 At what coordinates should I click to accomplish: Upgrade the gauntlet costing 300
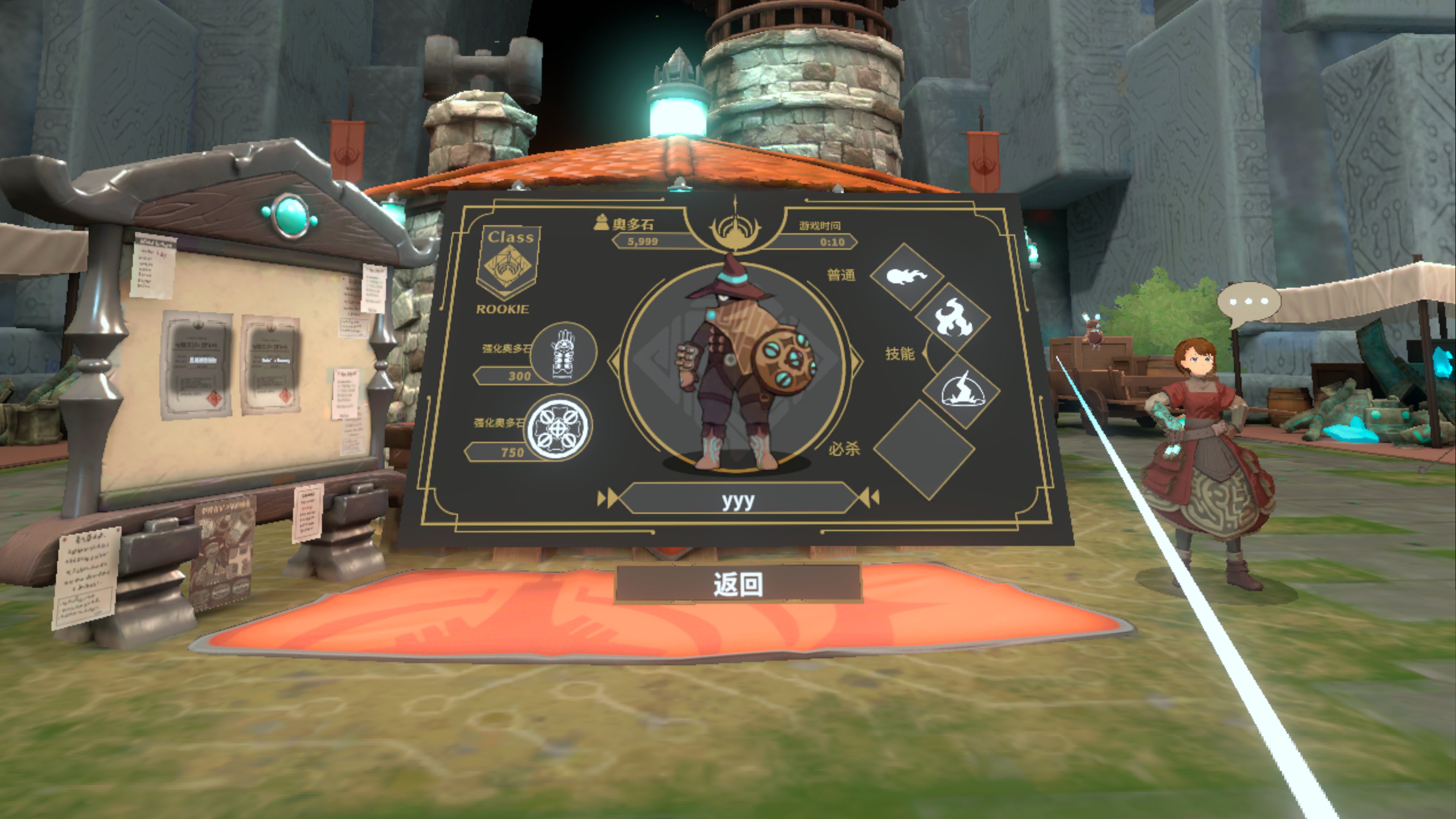[563, 353]
